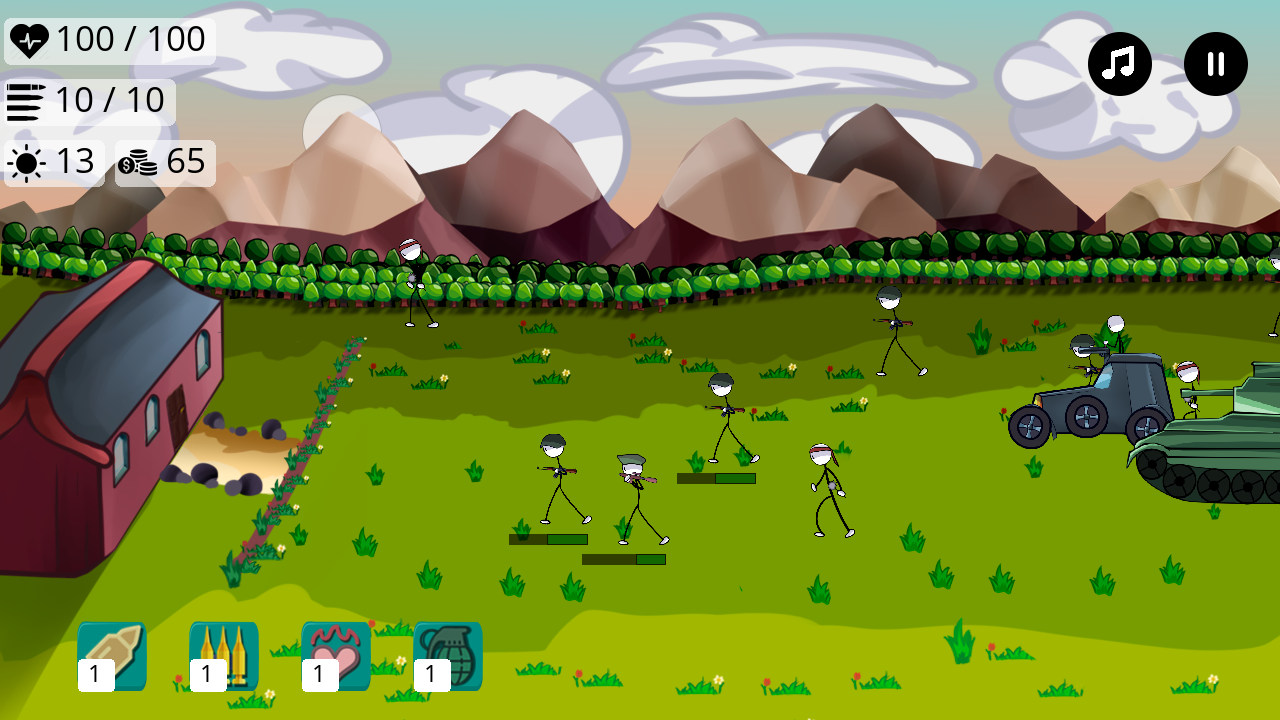The width and height of the screenshot is (1280, 720).
Task: Click the 100/100 health counter text
Action: tap(135, 40)
